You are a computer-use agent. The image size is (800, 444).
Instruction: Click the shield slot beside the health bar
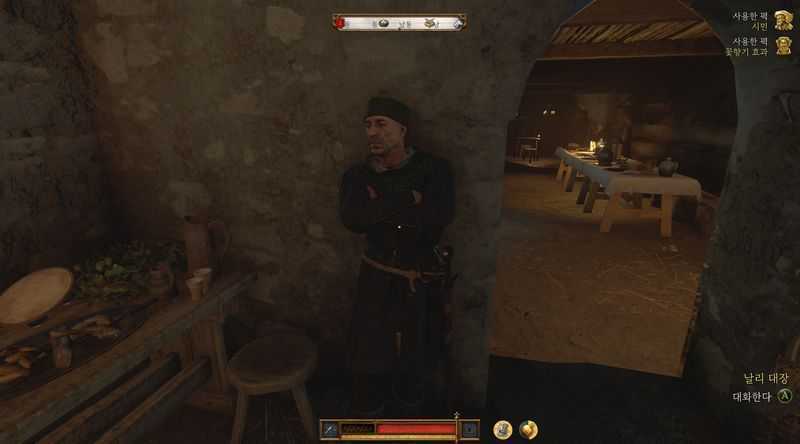[469, 429]
